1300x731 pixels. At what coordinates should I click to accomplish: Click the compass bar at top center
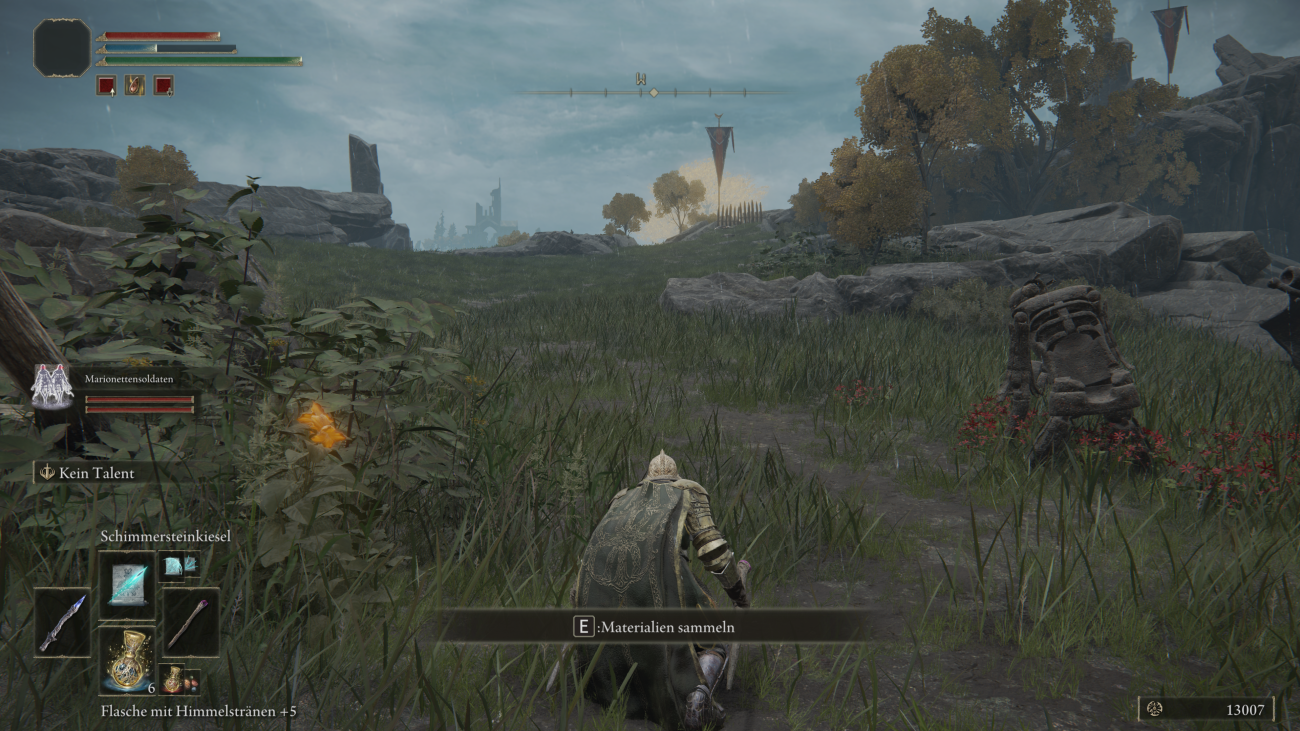coord(653,92)
